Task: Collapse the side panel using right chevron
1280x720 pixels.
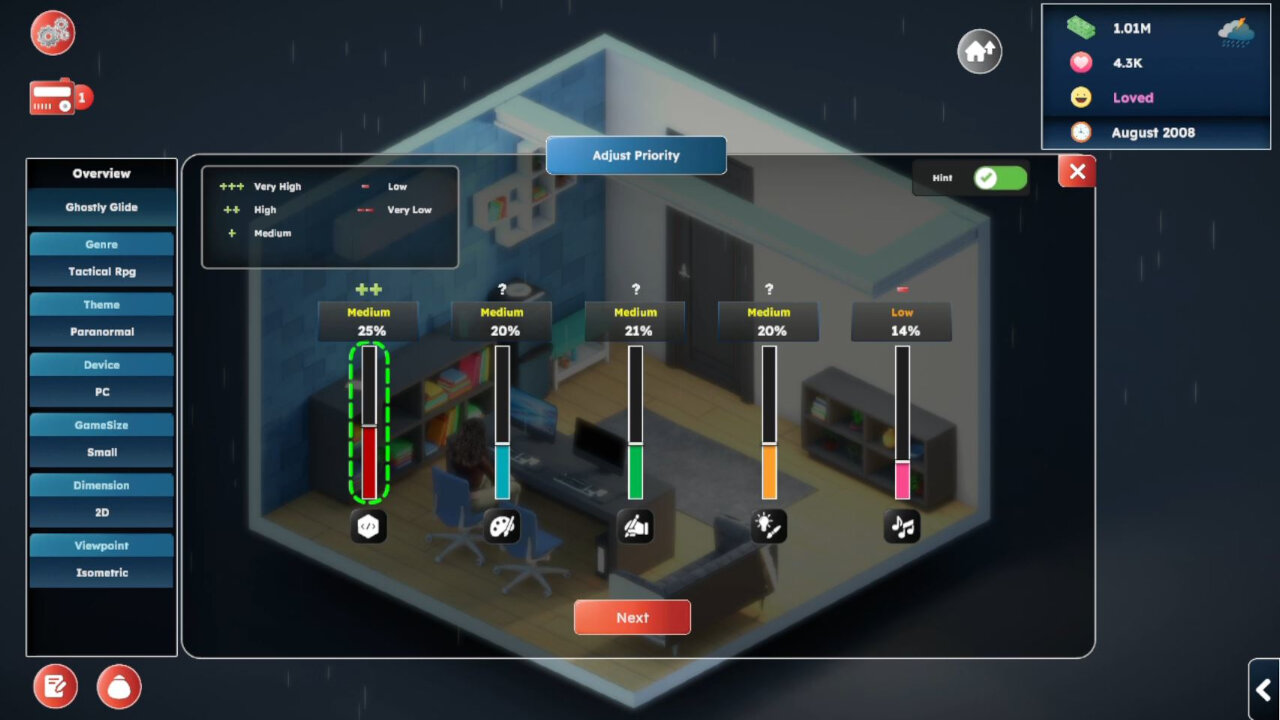Action: click(1262, 690)
